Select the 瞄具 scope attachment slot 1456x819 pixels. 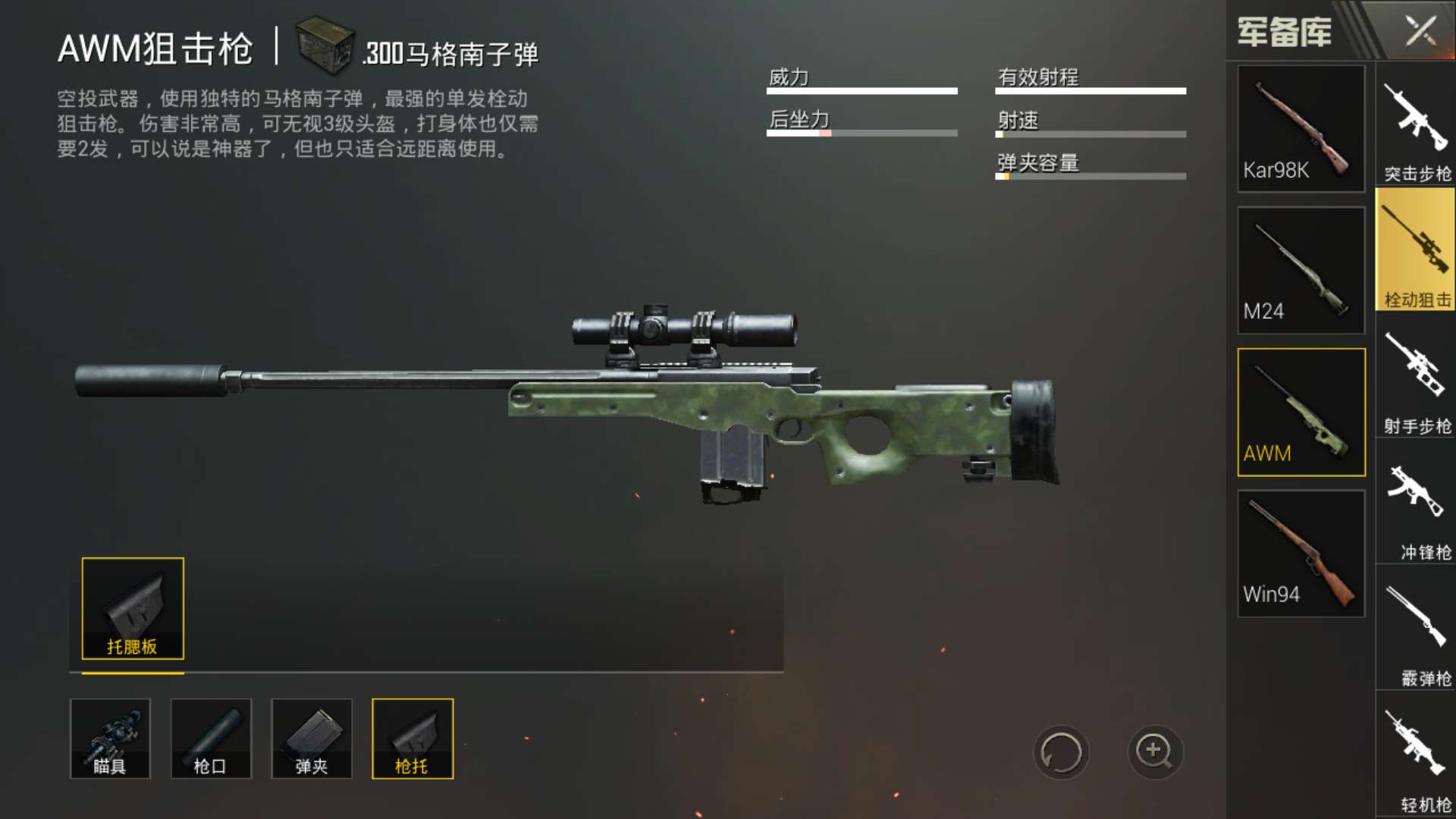click(110, 738)
